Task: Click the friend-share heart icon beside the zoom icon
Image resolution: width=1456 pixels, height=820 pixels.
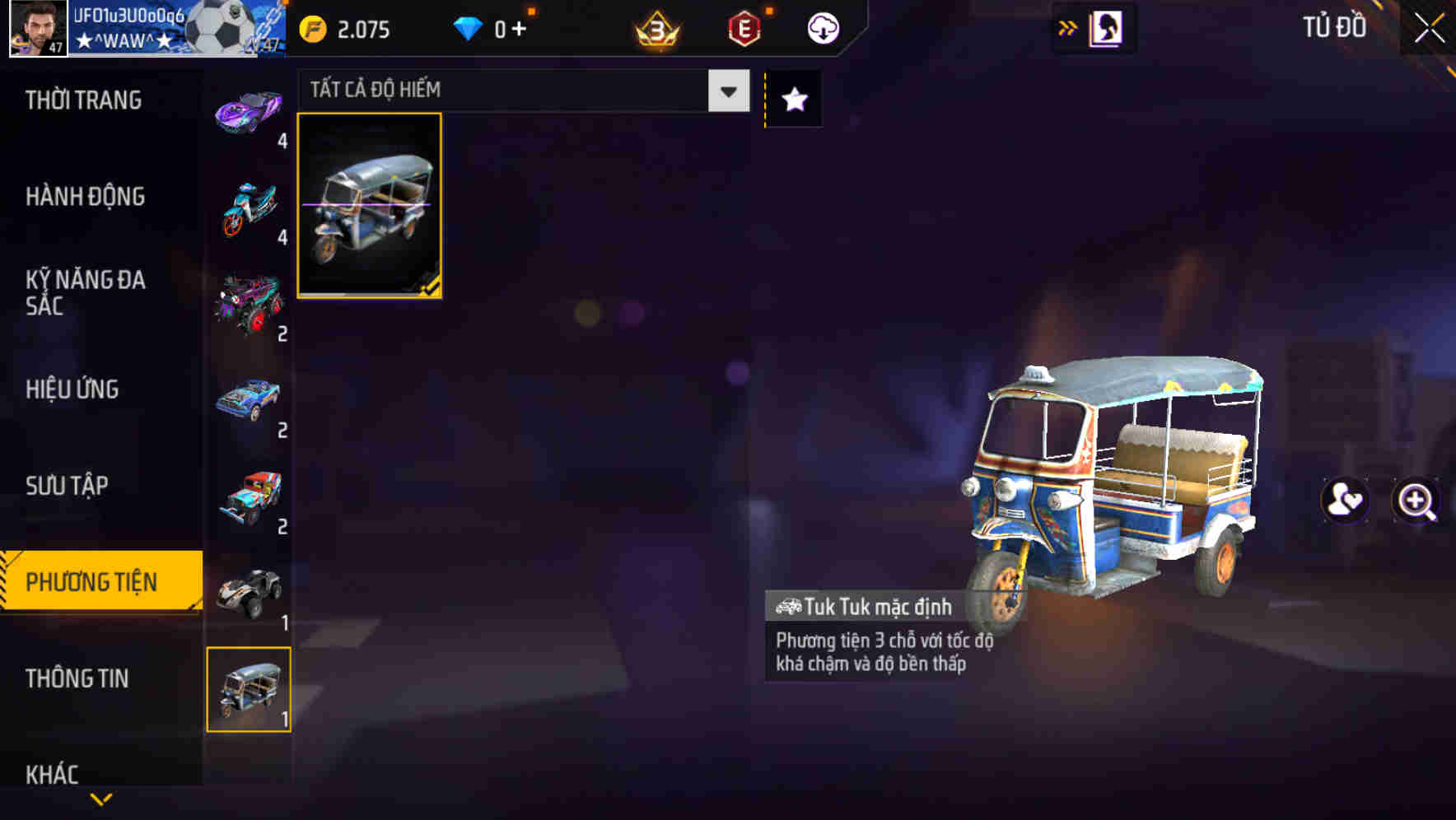Action: [1346, 501]
